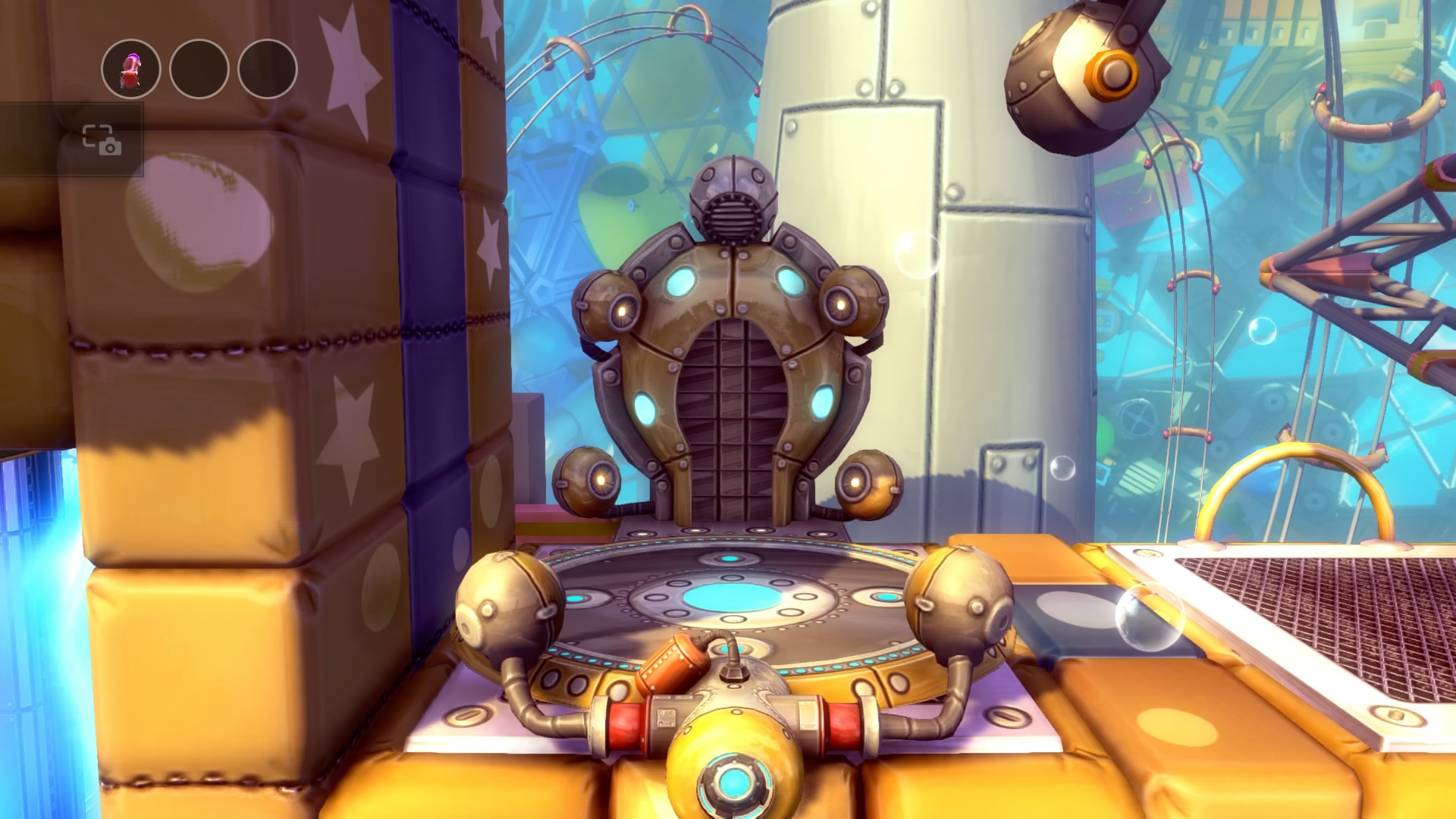The image size is (1456, 819).
Task: Click the empty second collectible circle
Action: click(199, 68)
